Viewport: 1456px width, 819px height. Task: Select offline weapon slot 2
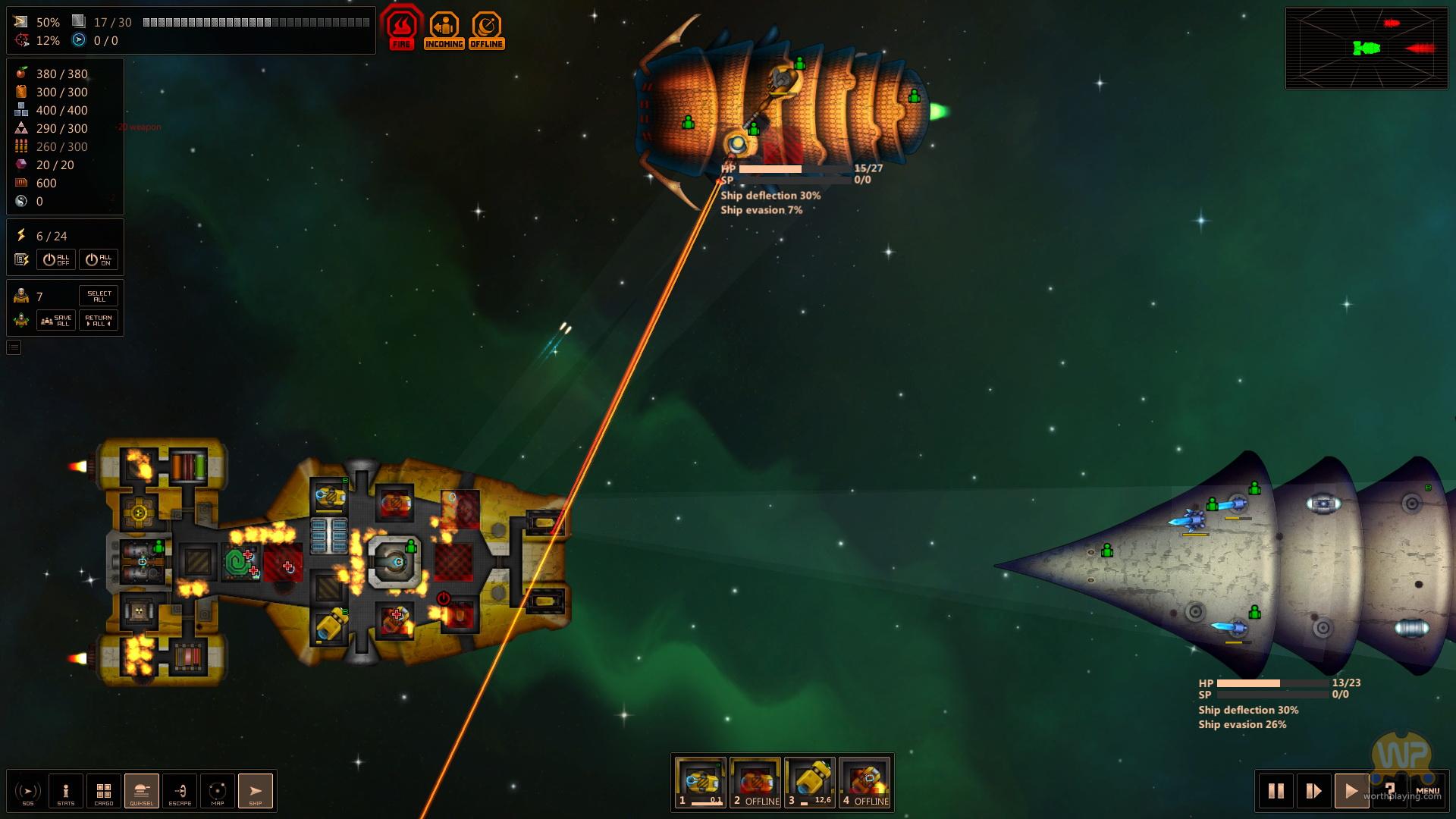tap(755, 783)
